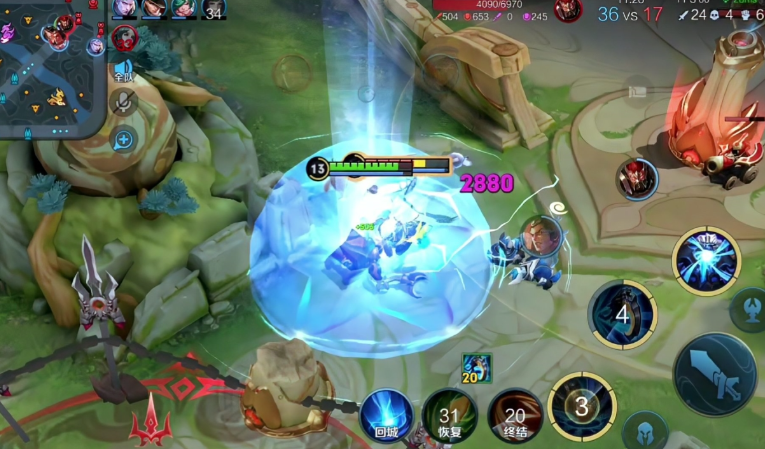Use the 恢复 heal spell
765x449 pixels.
click(449, 415)
